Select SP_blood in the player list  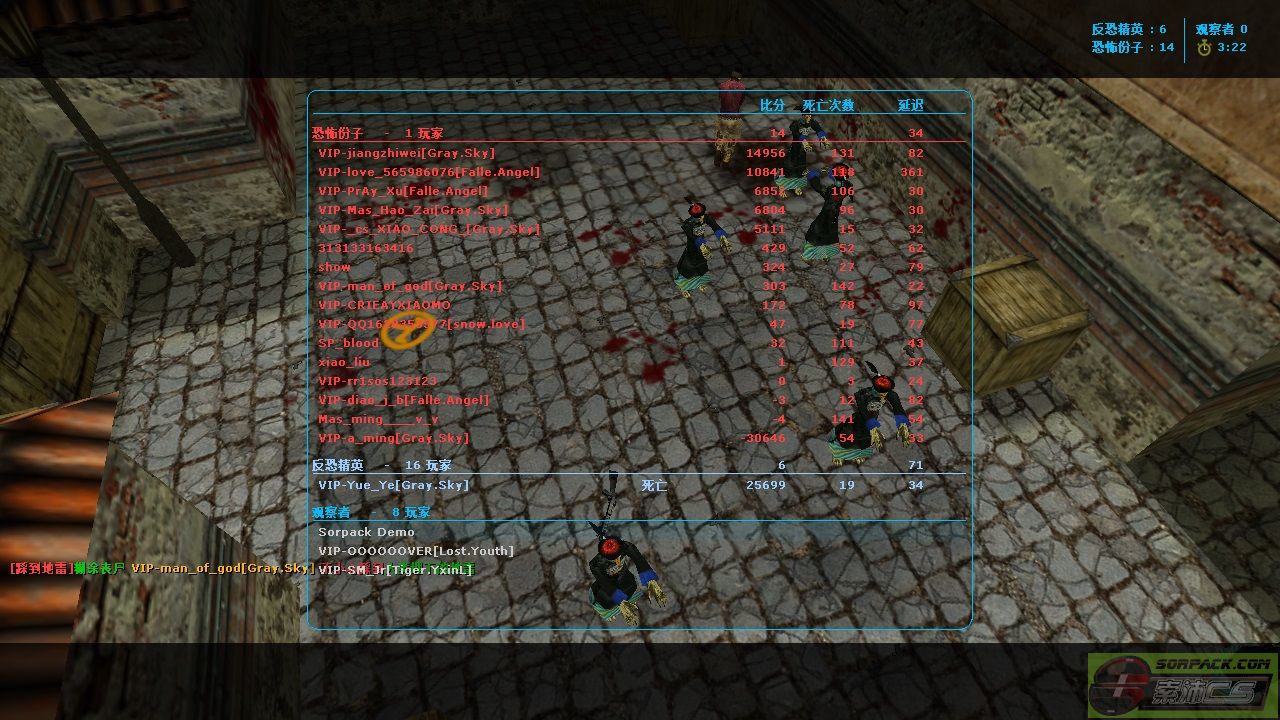coord(349,343)
